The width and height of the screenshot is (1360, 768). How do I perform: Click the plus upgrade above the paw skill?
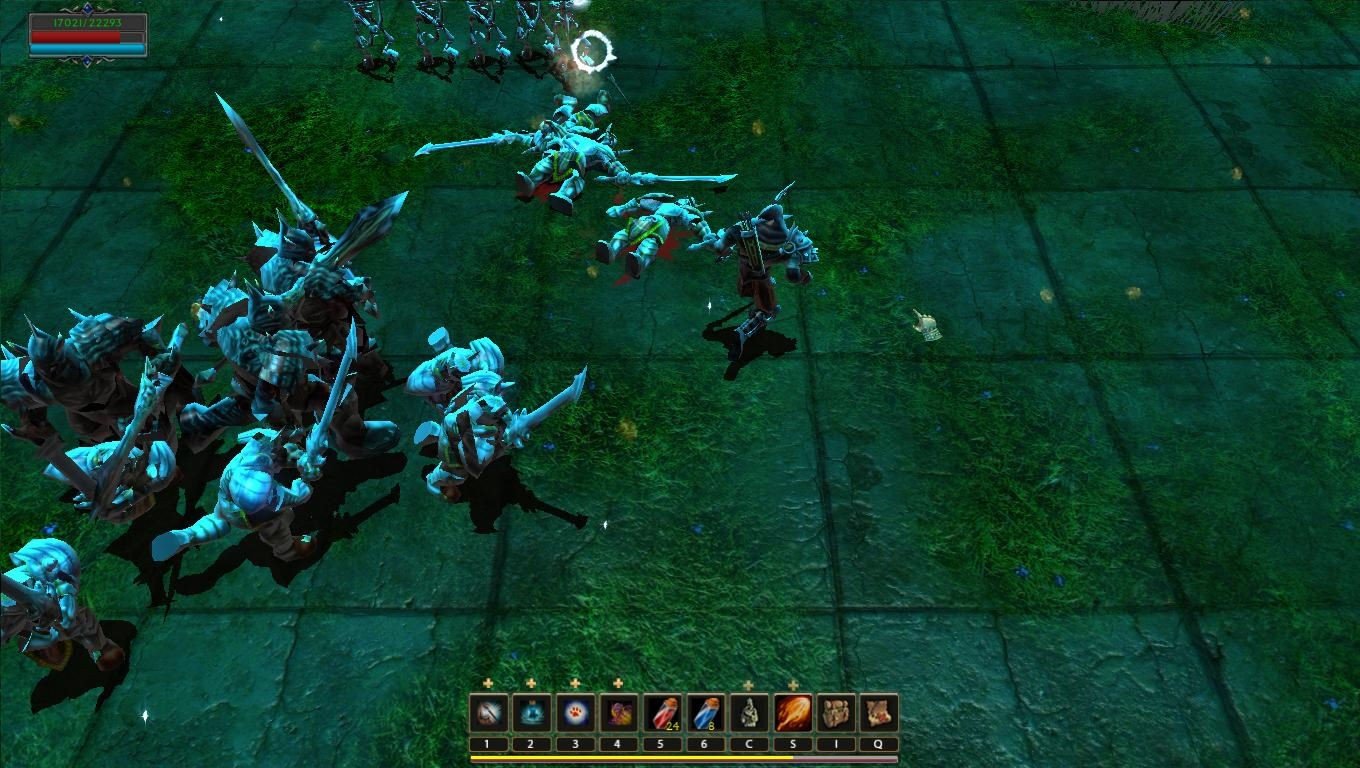[574, 684]
